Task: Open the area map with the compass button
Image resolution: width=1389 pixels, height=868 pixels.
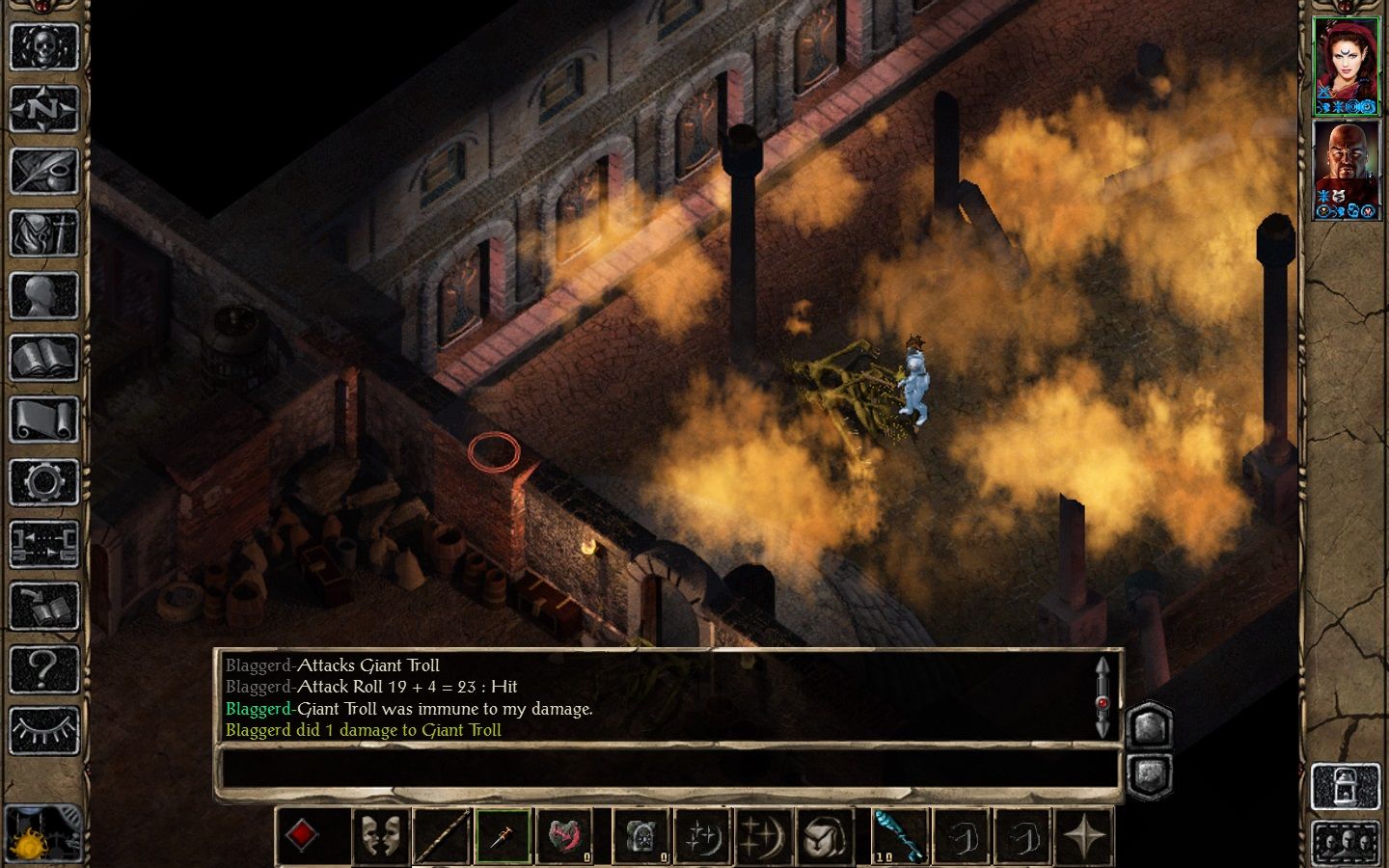Action: coord(44,109)
